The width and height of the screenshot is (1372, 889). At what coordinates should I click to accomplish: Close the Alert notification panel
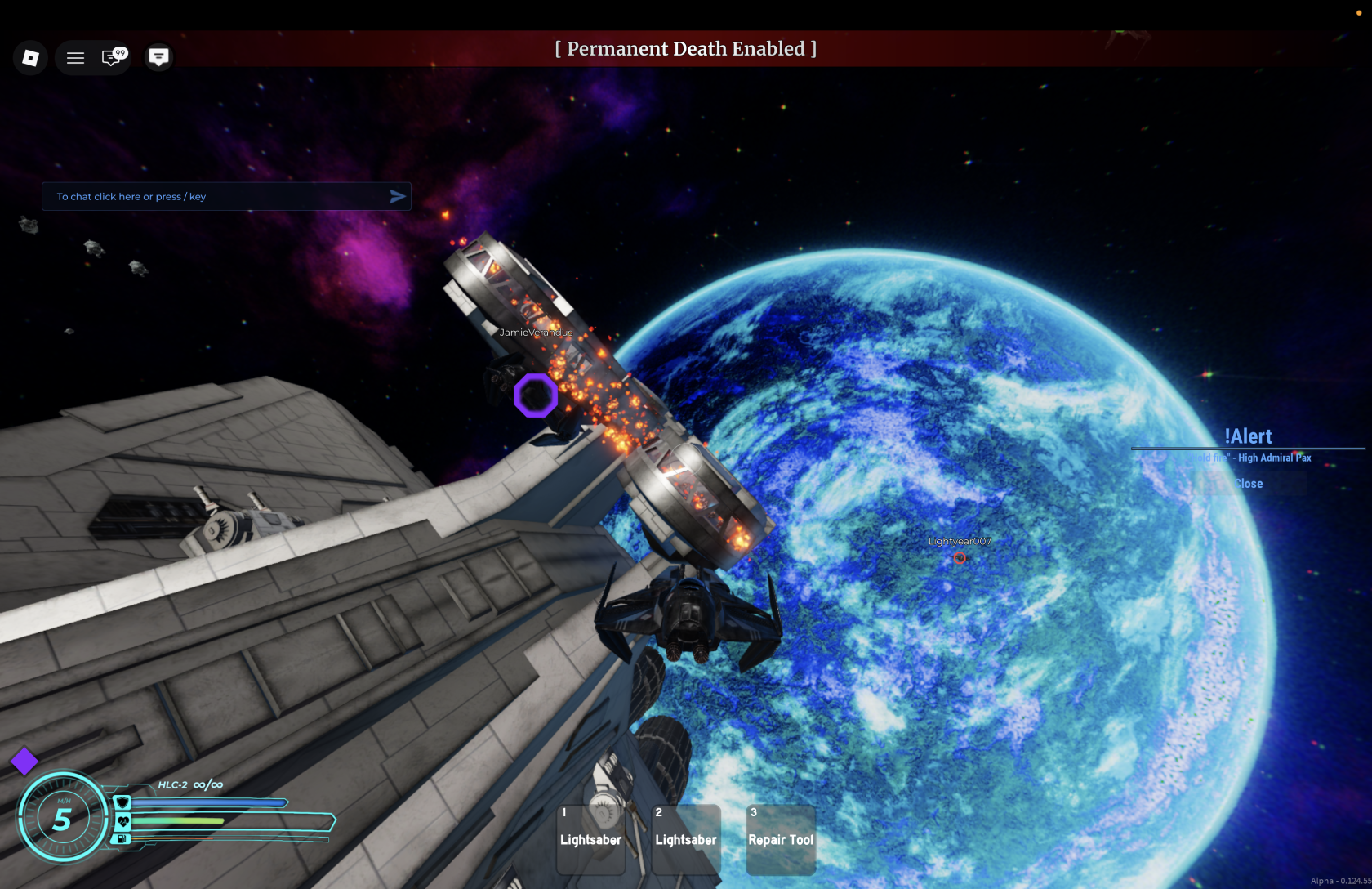point(1249,484)
